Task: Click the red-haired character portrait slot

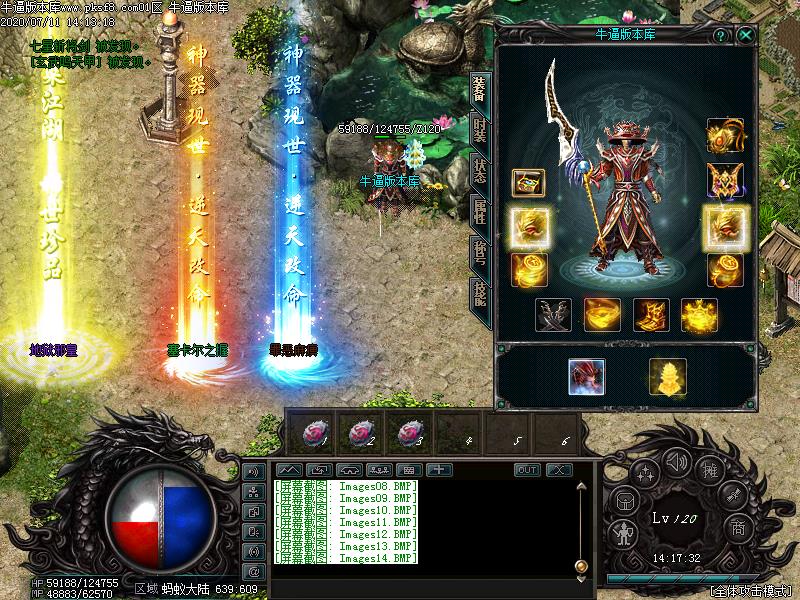Action: tap(587, 376)
